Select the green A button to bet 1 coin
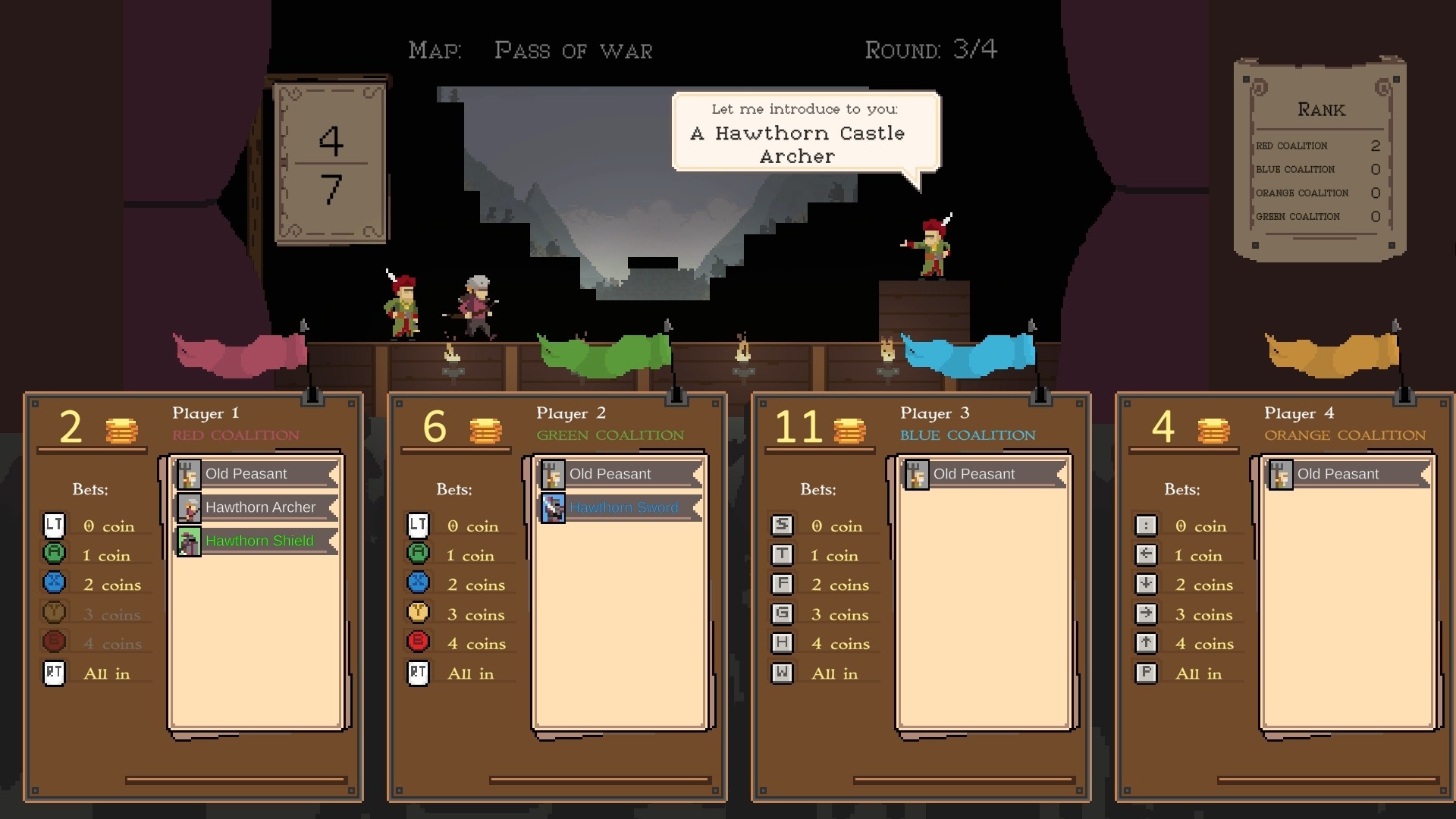Viewport: 1456px width, 819px height. [54, 554]
